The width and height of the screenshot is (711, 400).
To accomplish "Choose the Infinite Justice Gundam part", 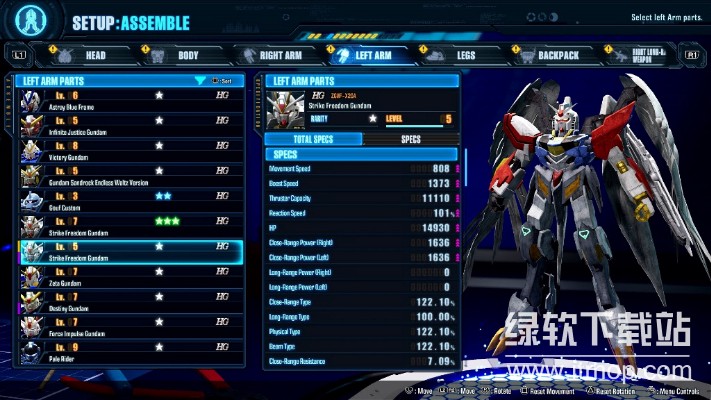I will coord(130,125).
